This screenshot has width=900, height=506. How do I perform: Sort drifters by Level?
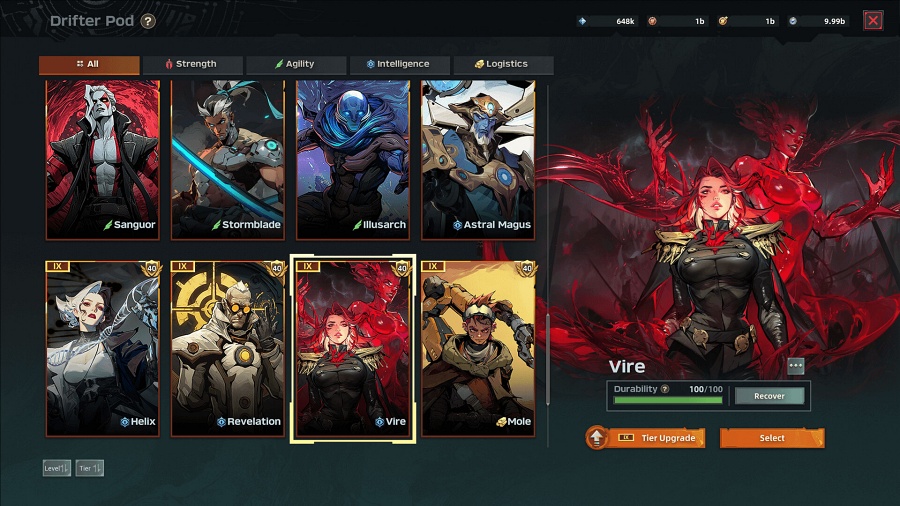tap(56, 468)
